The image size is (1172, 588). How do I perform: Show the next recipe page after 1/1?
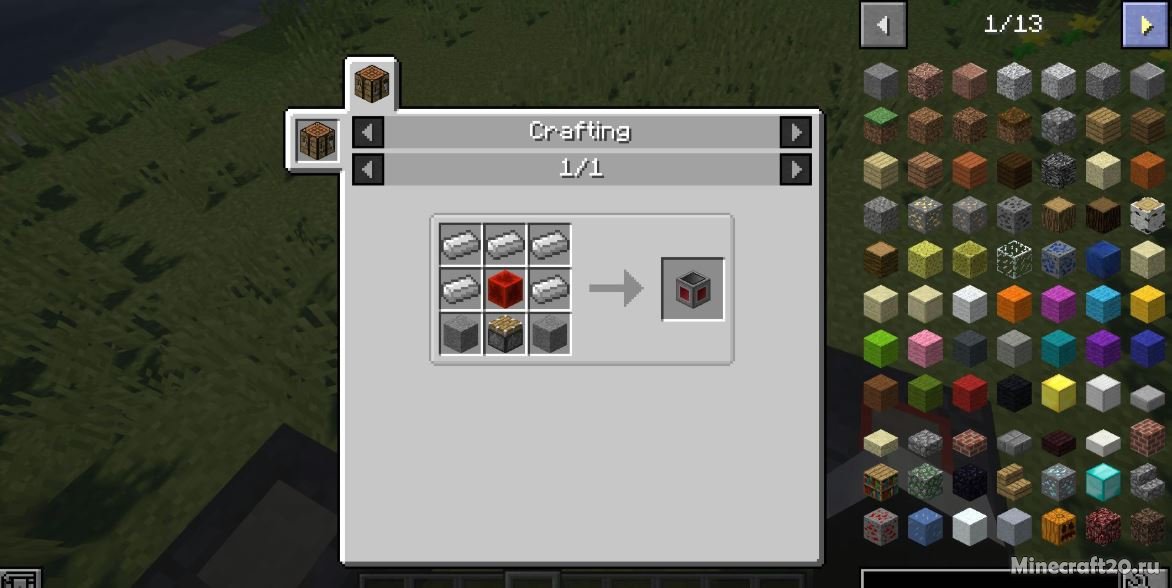[795, 169]
